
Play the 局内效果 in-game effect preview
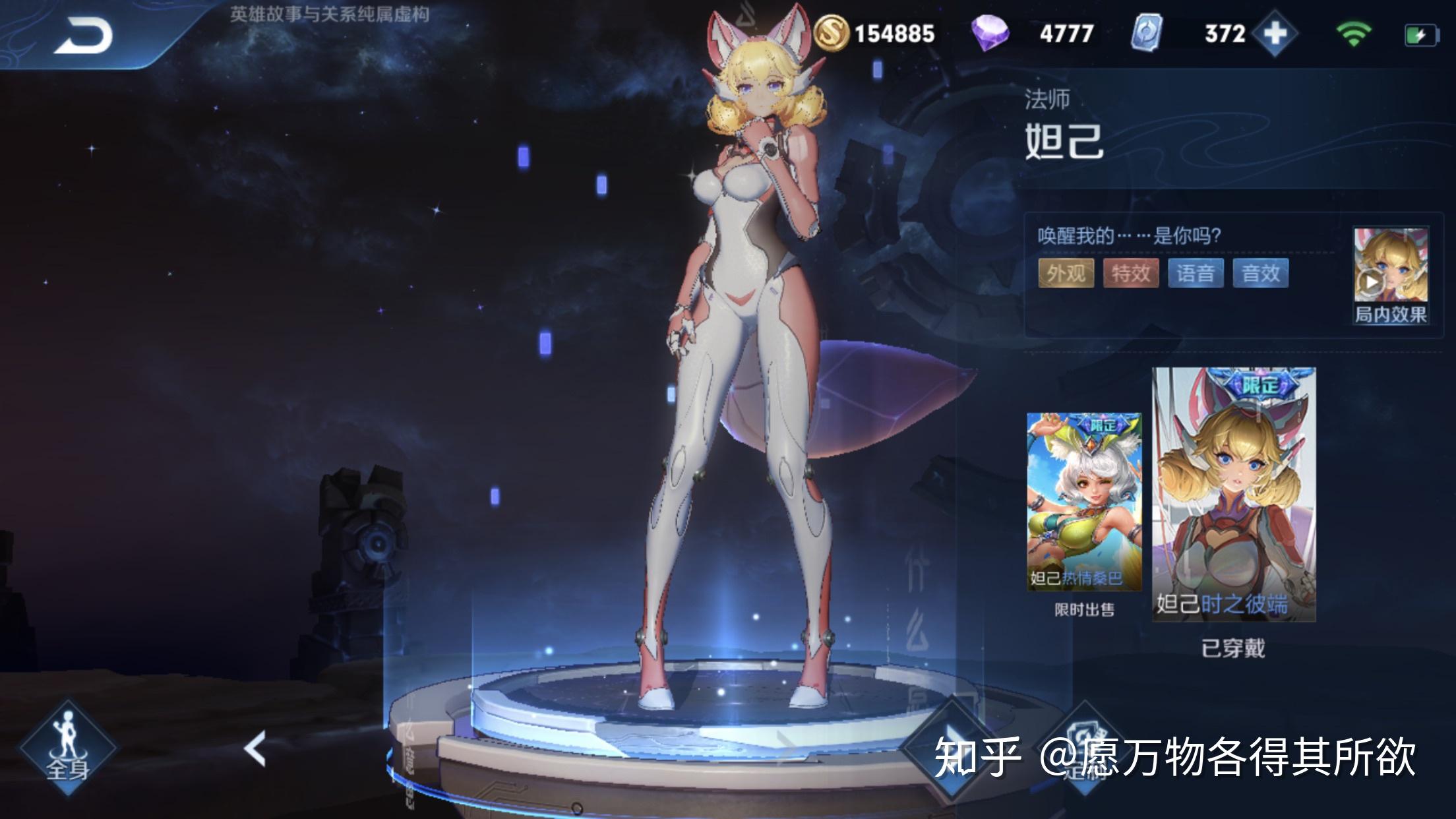click(1390, 276)
